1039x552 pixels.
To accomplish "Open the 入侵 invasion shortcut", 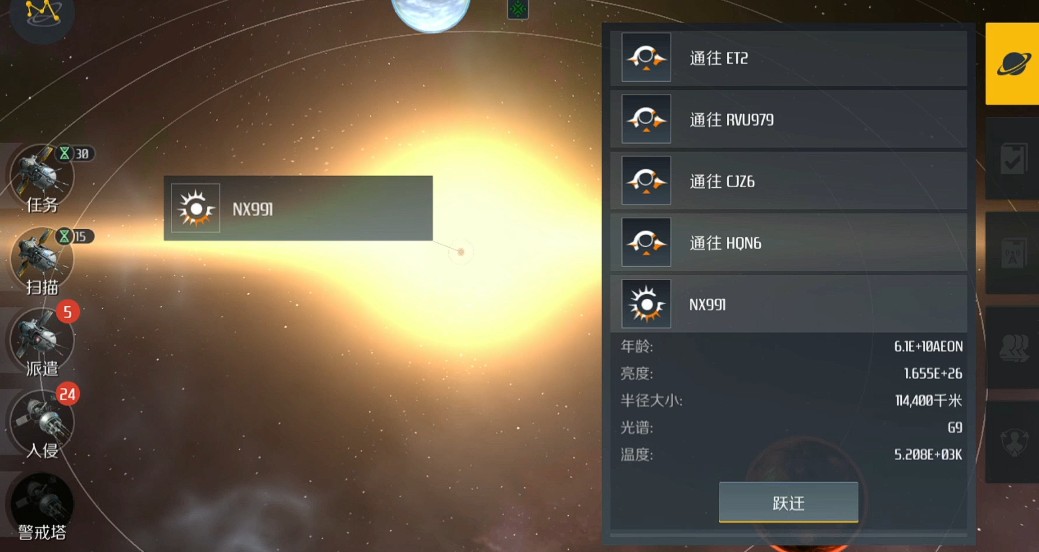I will [x=42, y=424].
